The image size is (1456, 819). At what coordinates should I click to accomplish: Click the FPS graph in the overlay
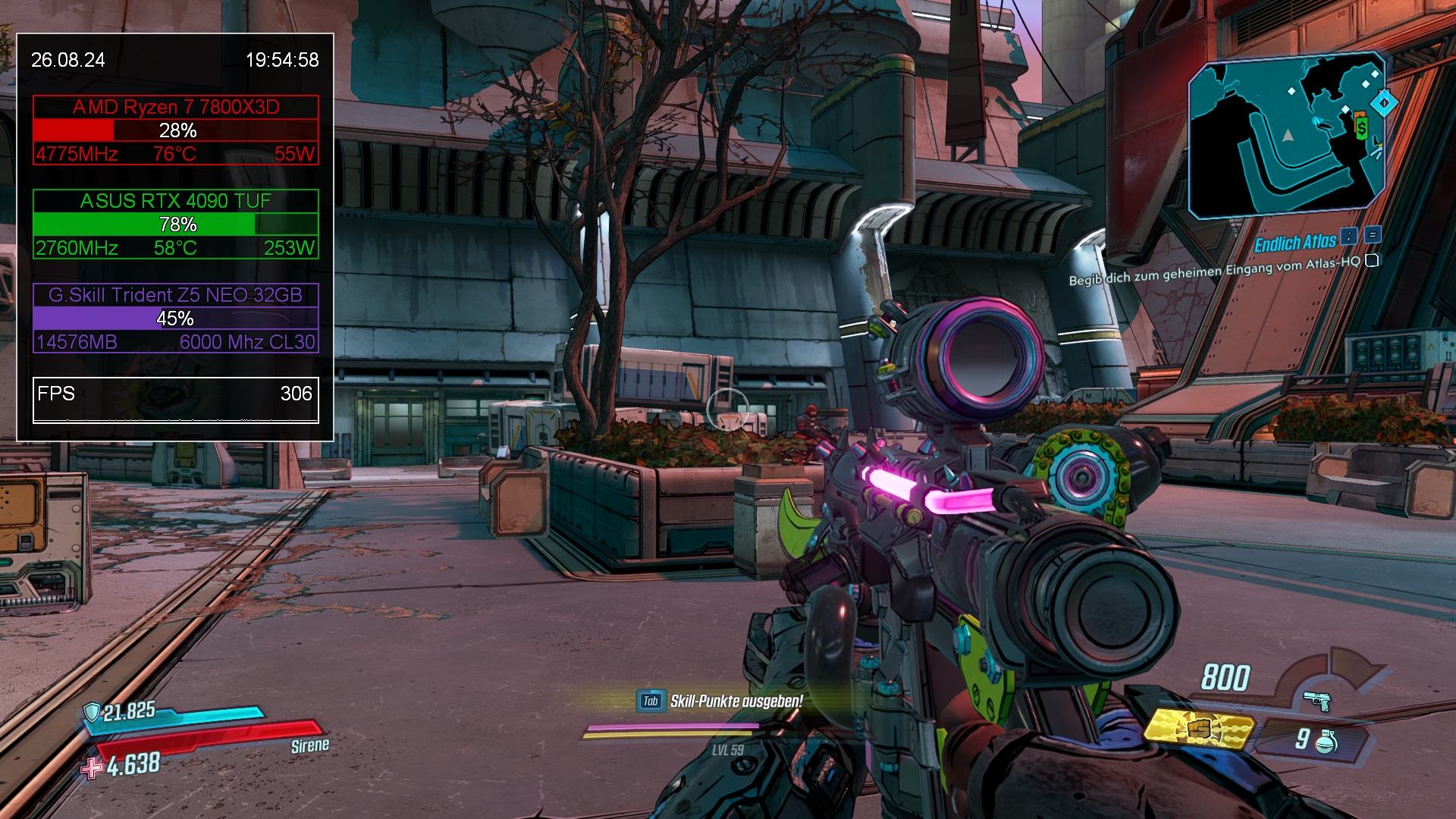click(x=176, y=415)
